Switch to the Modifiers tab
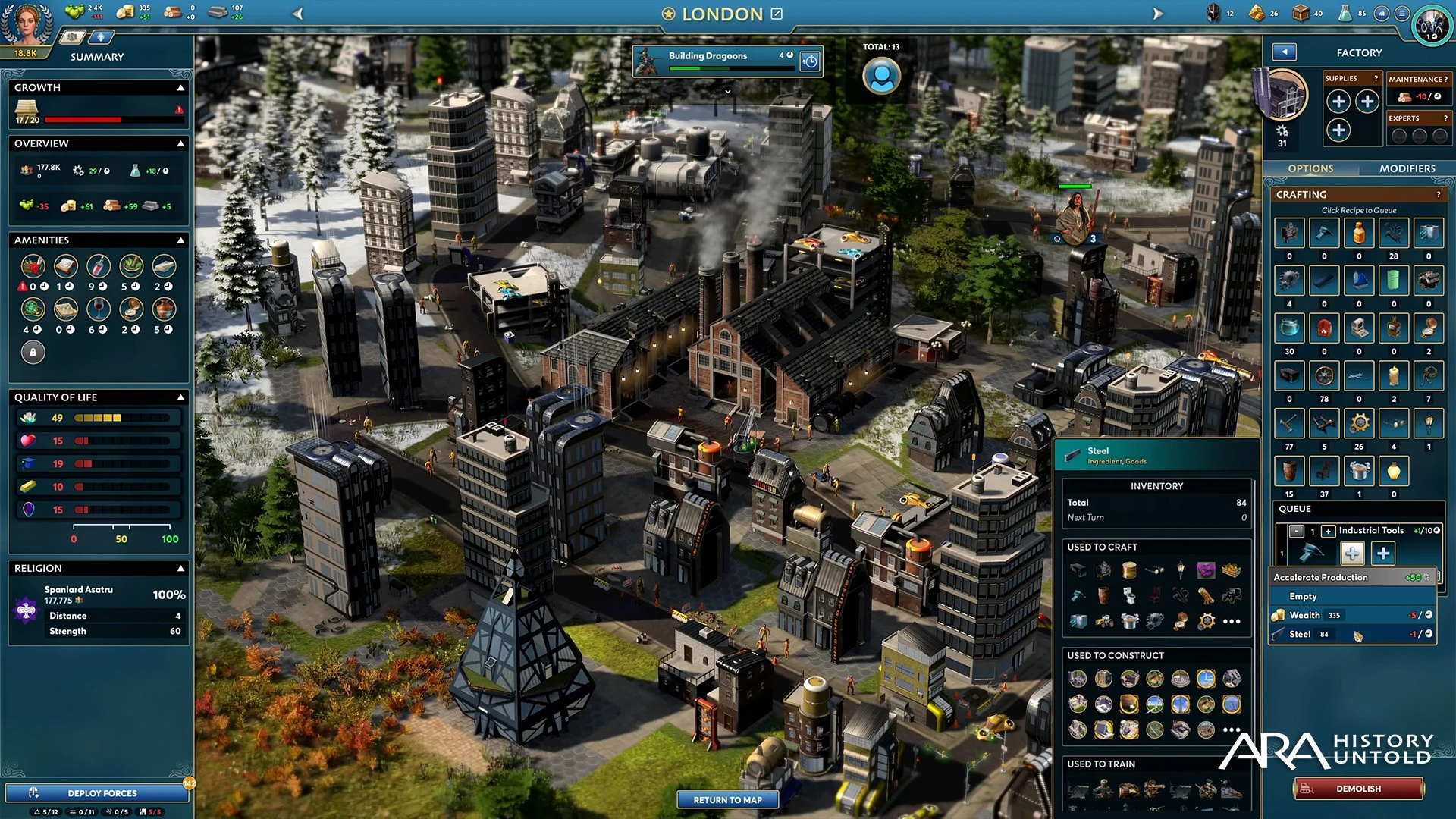The width and height of the screenshot is (1456, 819). pyautogui.click(x=1407, y=168)
